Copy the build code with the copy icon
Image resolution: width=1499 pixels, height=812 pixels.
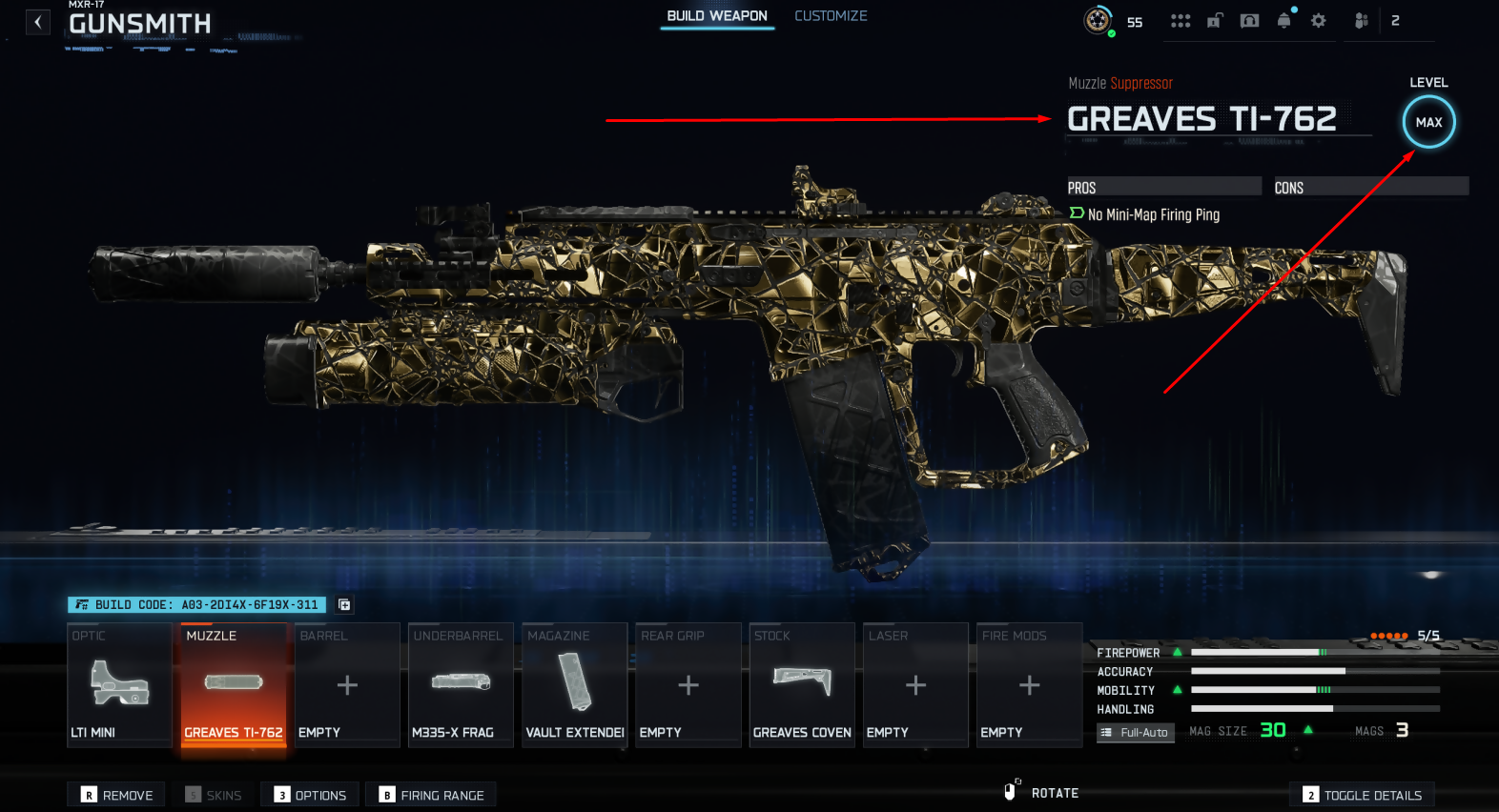pyautogui.click(x=344, y=605)
